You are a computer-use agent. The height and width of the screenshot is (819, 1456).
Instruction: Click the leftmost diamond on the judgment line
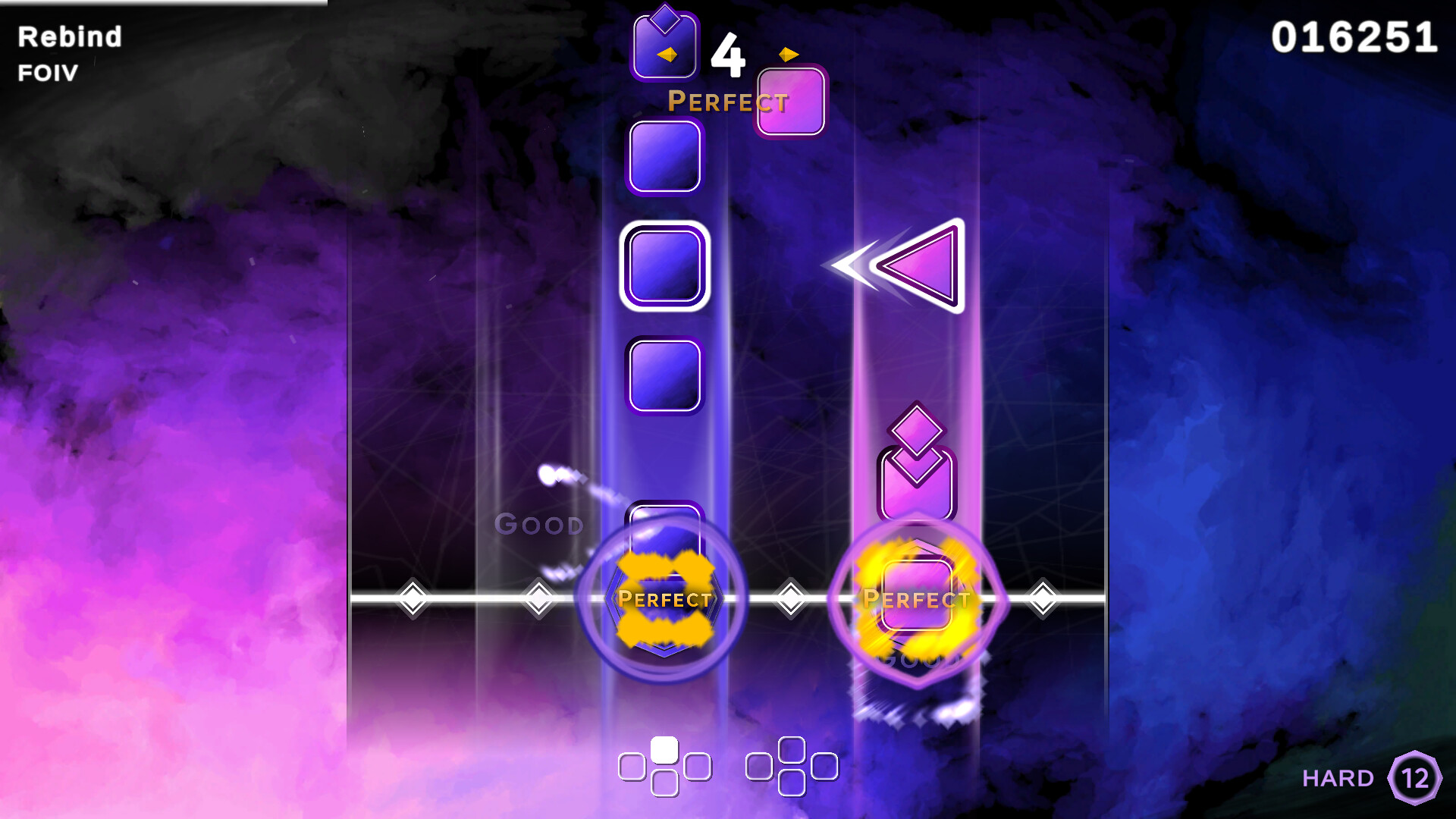coord(414,599)
